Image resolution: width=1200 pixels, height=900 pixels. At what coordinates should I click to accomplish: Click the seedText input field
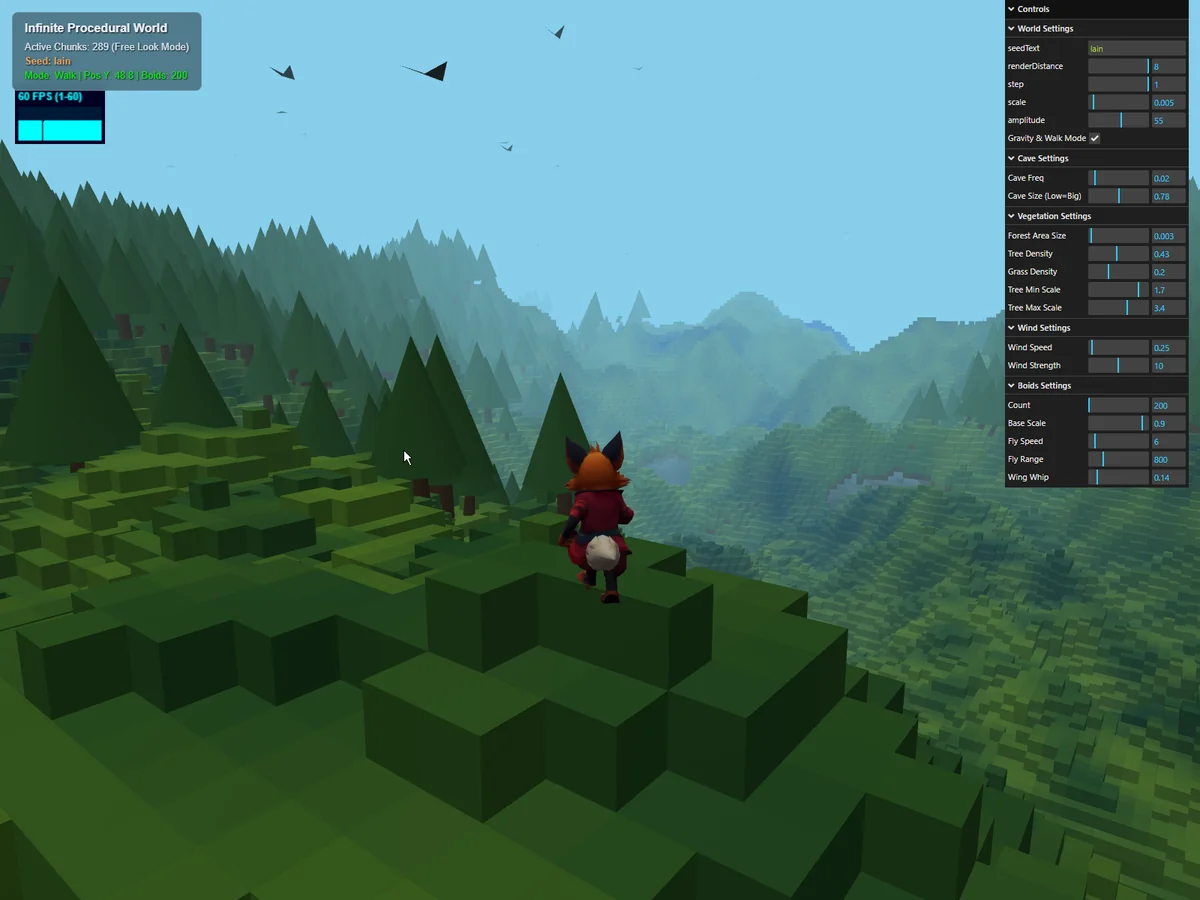coord(1136,48)
